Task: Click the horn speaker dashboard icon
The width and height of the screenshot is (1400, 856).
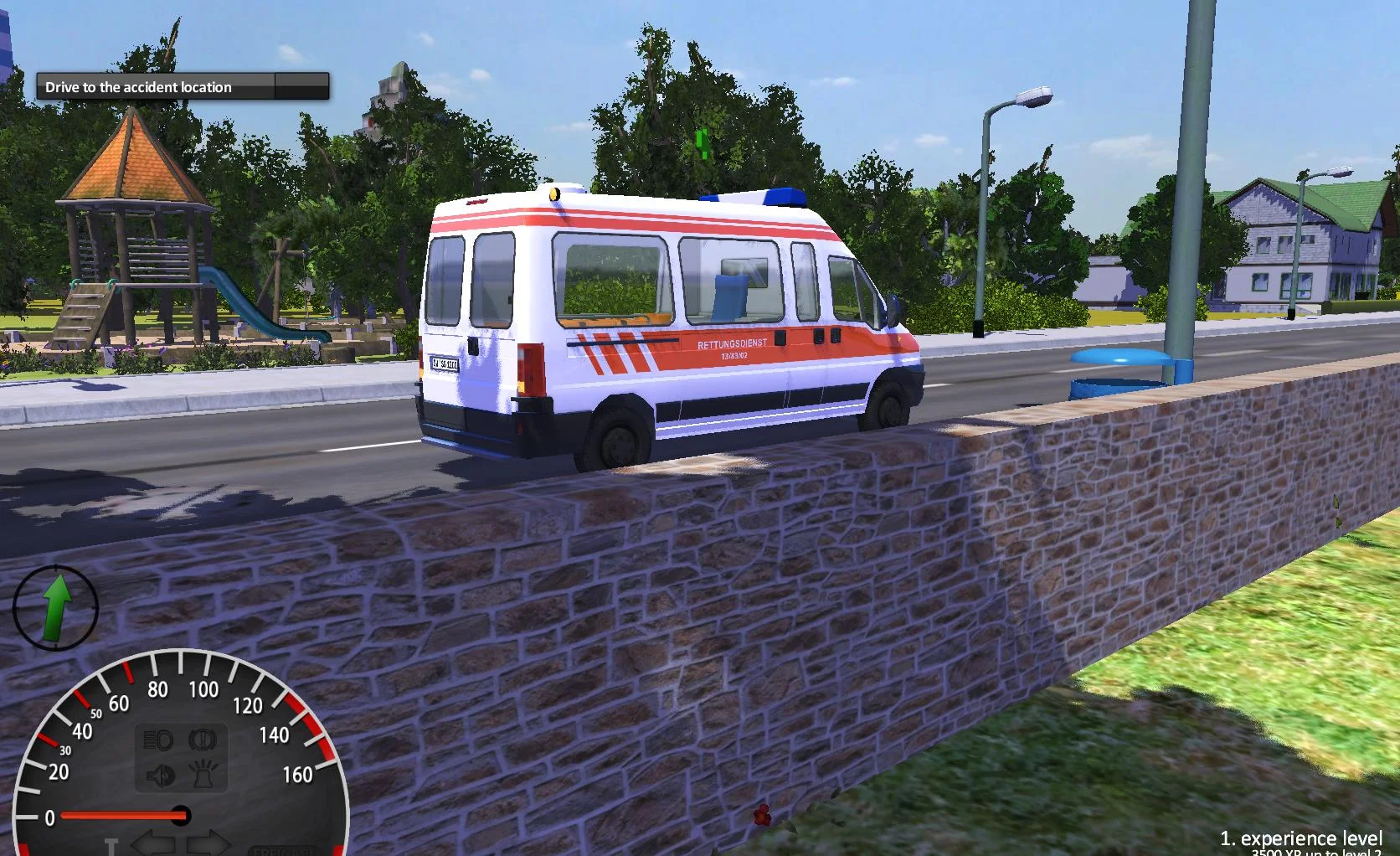Action: [159, 775]
